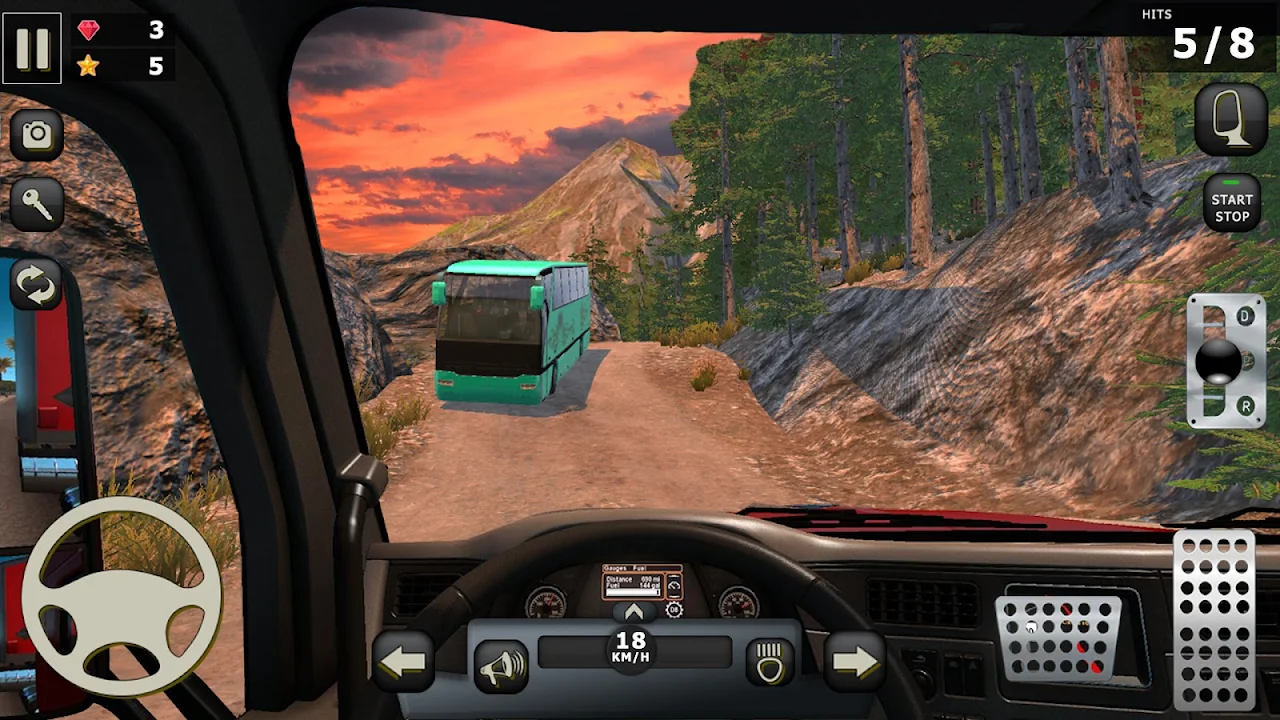Click the wrench repair icon
The image size is (1280, 720).
click(37, 206)
